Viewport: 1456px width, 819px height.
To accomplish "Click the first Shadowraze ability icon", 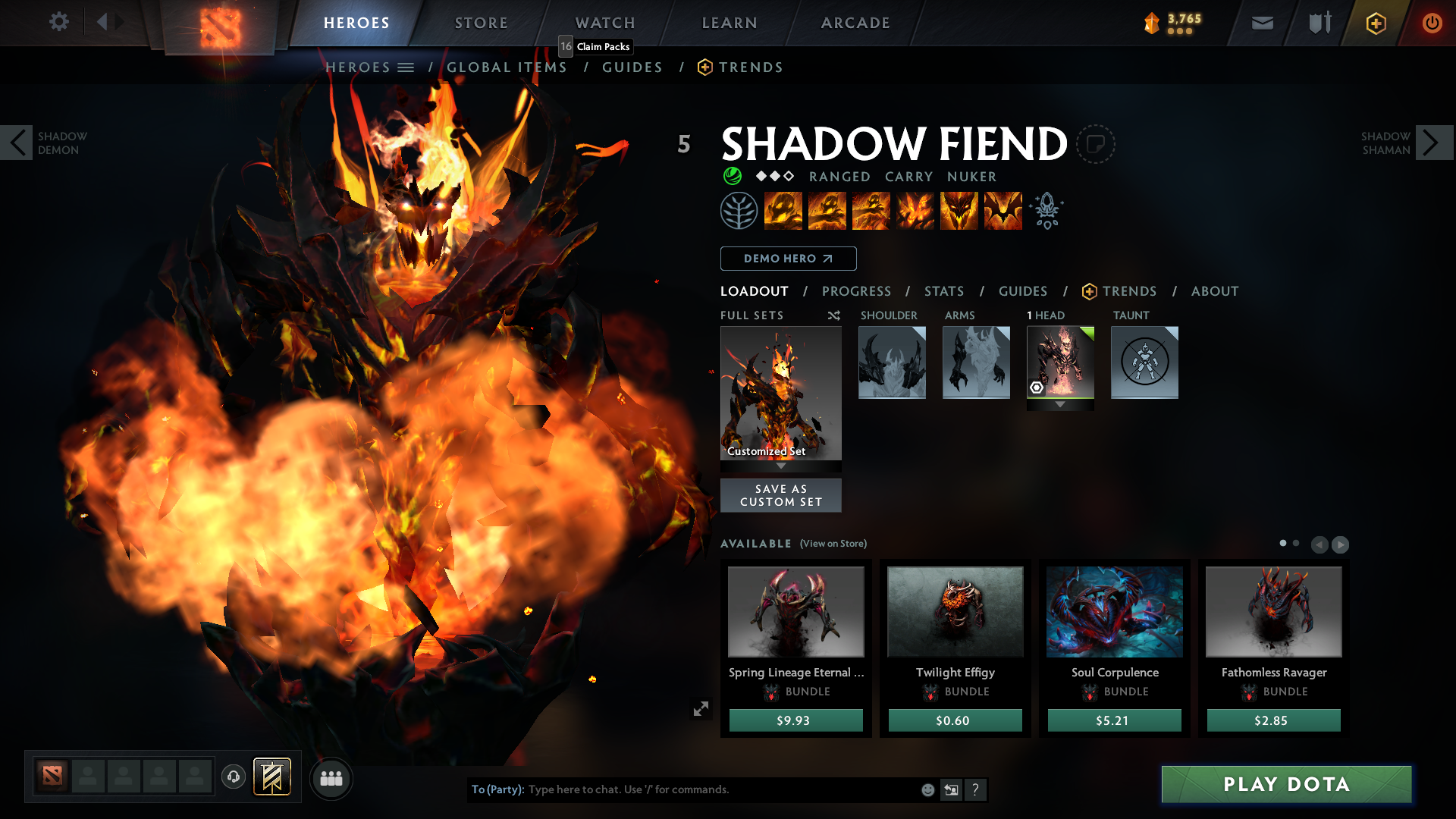I will (784, 211).
